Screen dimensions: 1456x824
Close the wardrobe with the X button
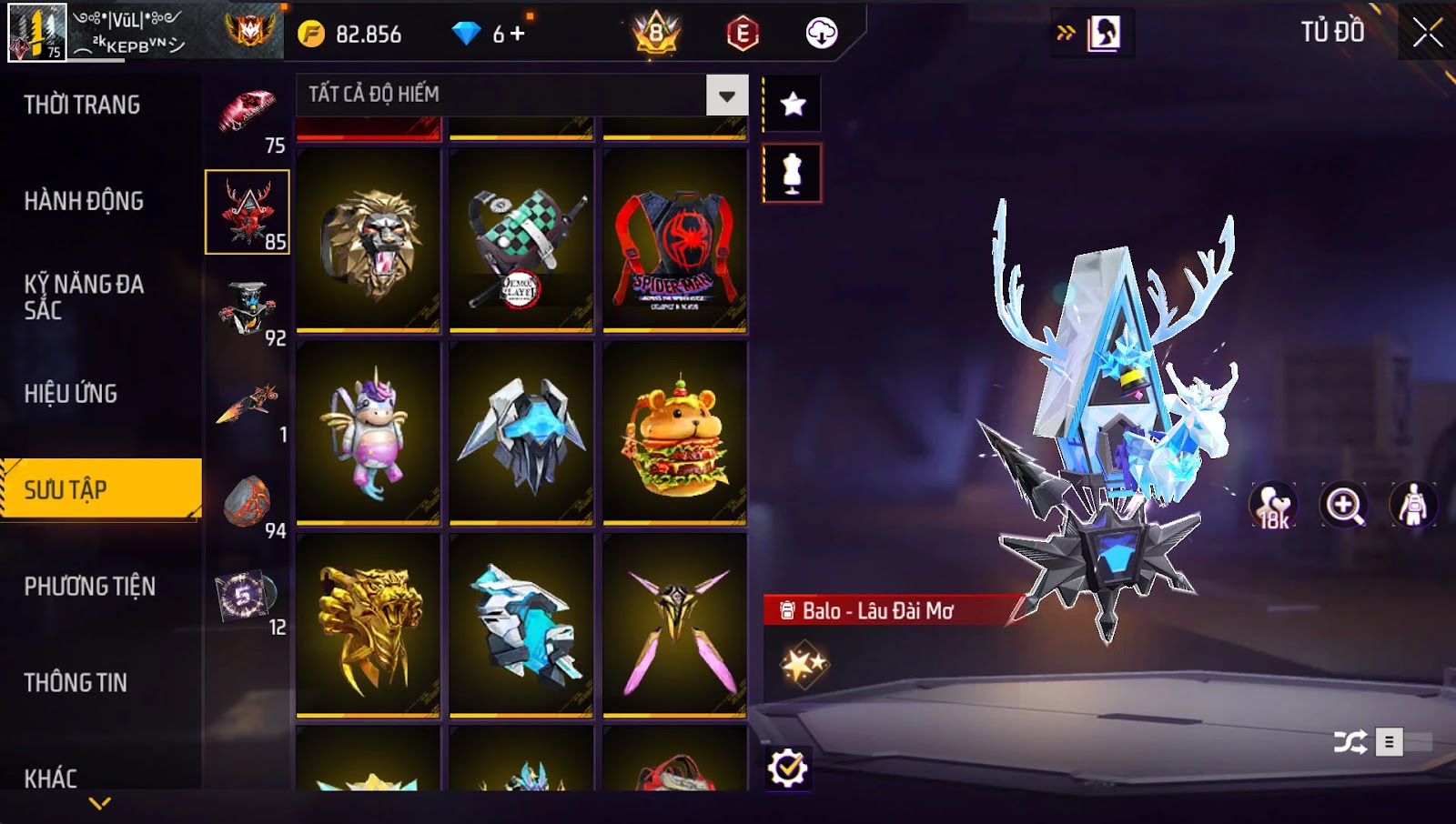click(x=1427, y=33)
